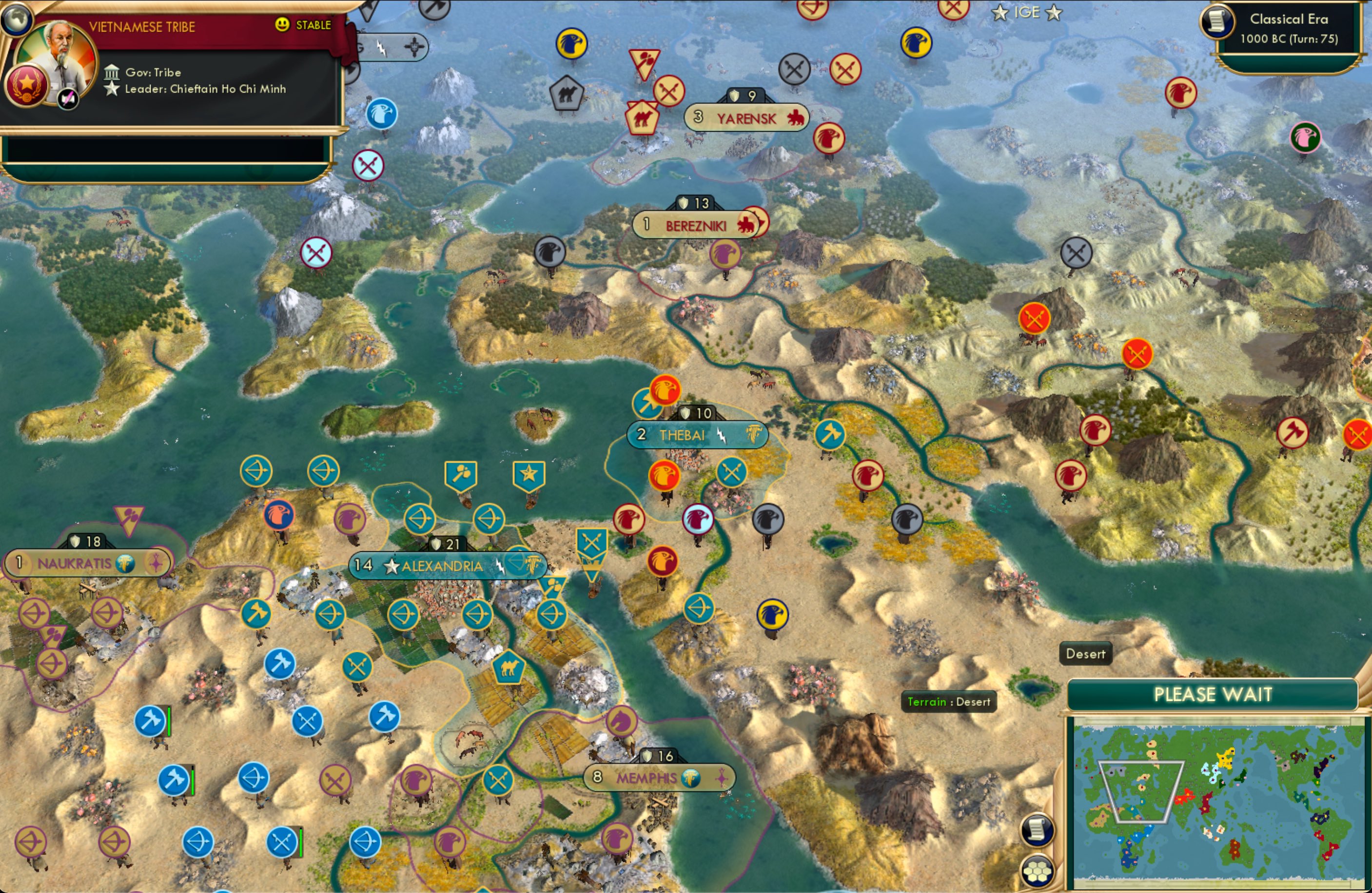This screenshot has height=893, width=1372.
Task: Click the globe icon in the top-left corner
Action: coord(17,19)
